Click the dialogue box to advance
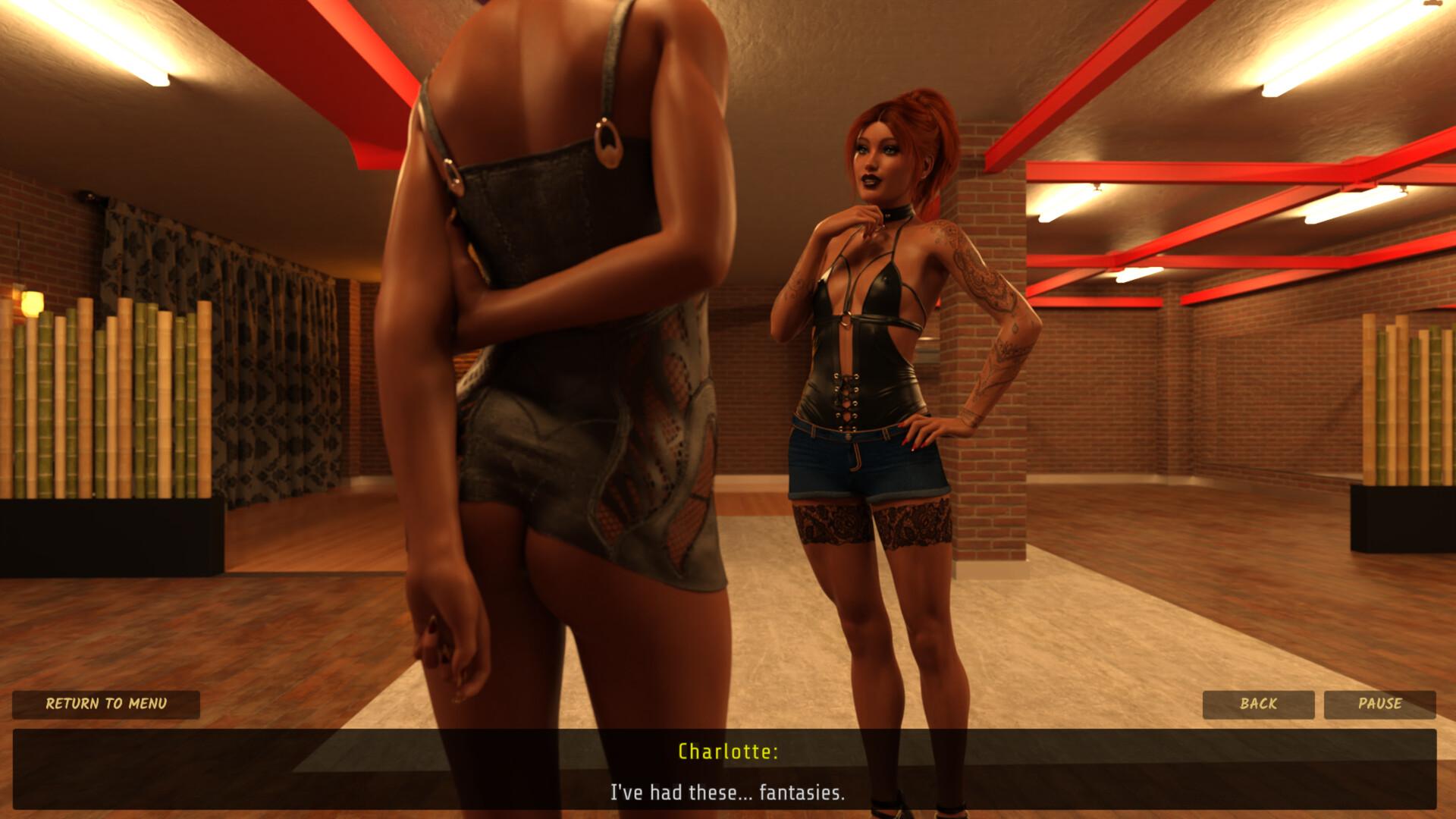1456x819 pixels. [x=728, y=773]
